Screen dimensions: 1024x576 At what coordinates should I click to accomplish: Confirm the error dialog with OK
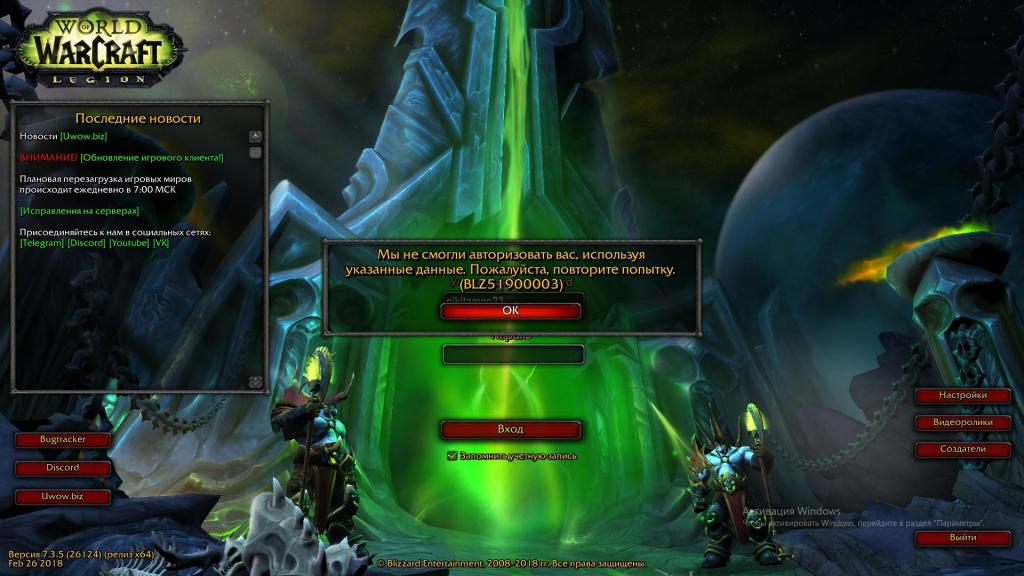[x=510, y=311]
